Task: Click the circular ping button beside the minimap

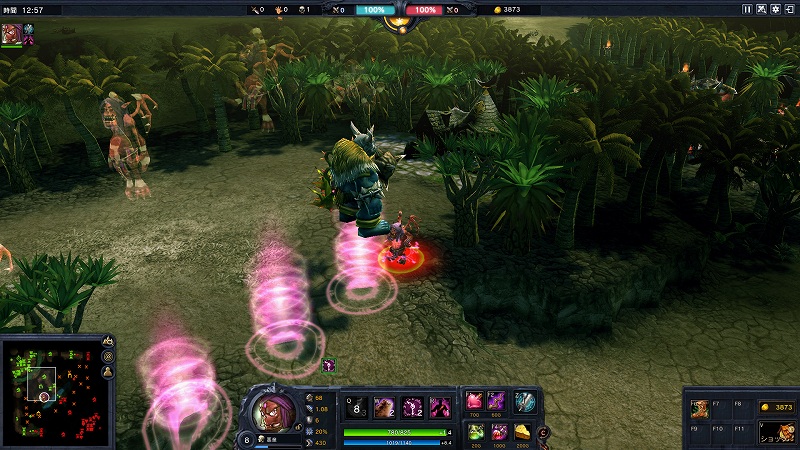Action: coord(107,357)
